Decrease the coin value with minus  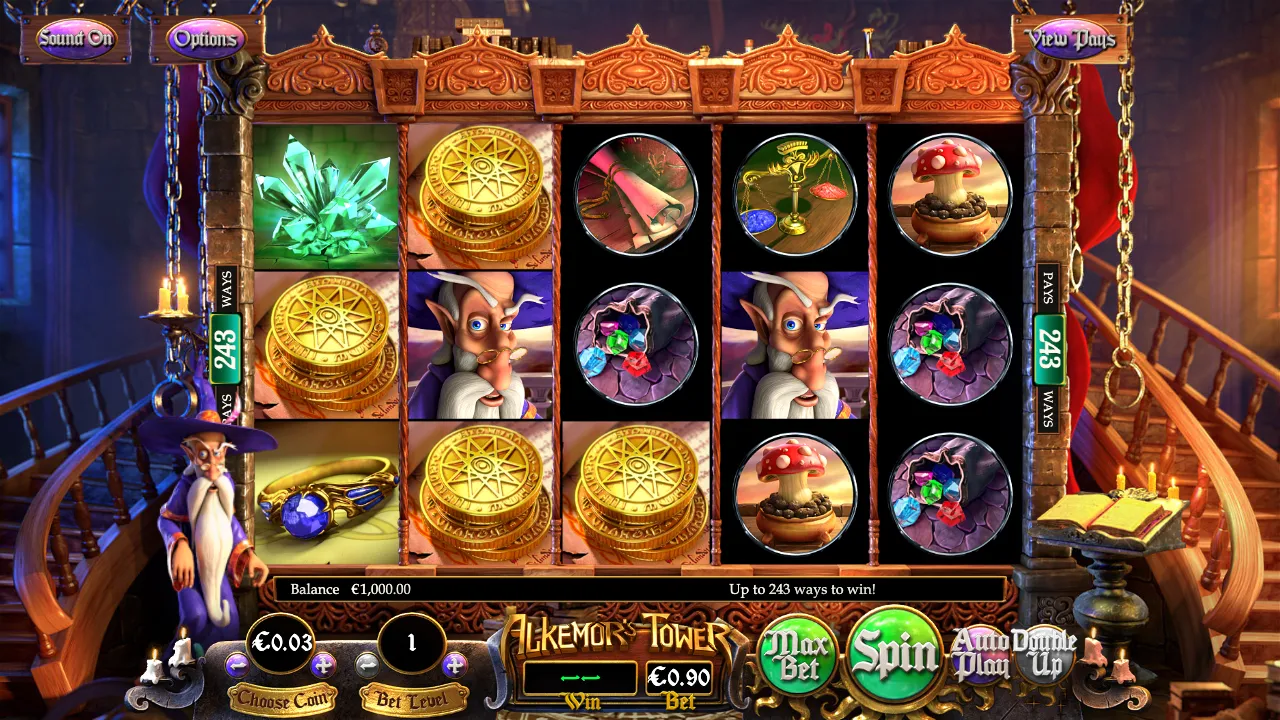pos(237,664)
